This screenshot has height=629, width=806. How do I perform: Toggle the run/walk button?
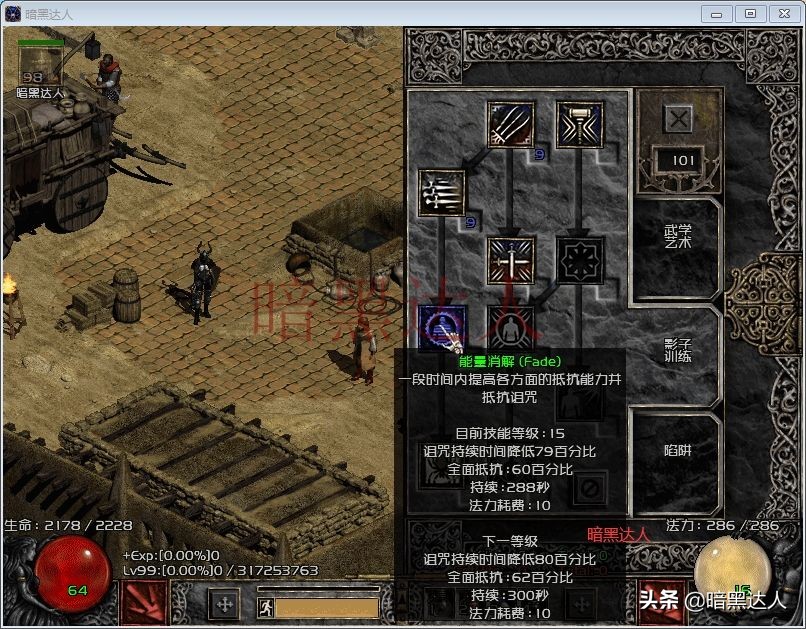pos(266,606)
